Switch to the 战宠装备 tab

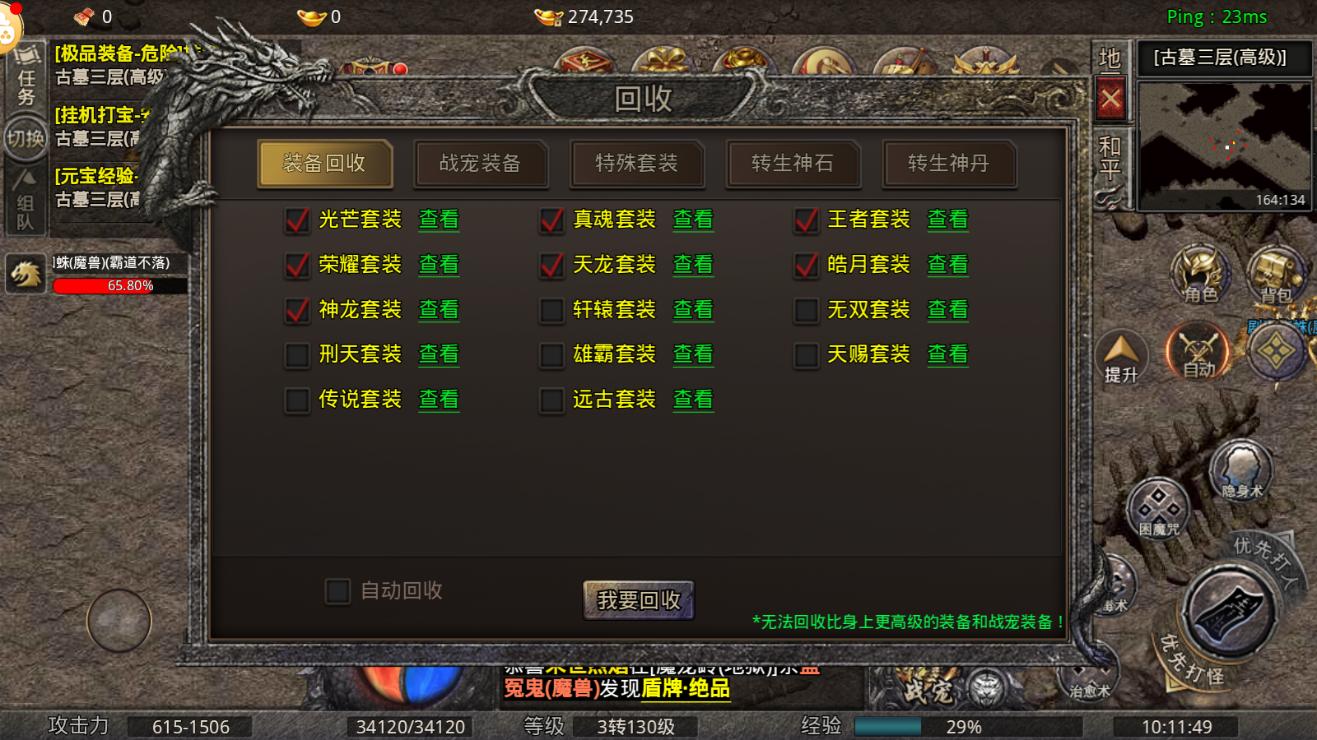pos(481,163)
